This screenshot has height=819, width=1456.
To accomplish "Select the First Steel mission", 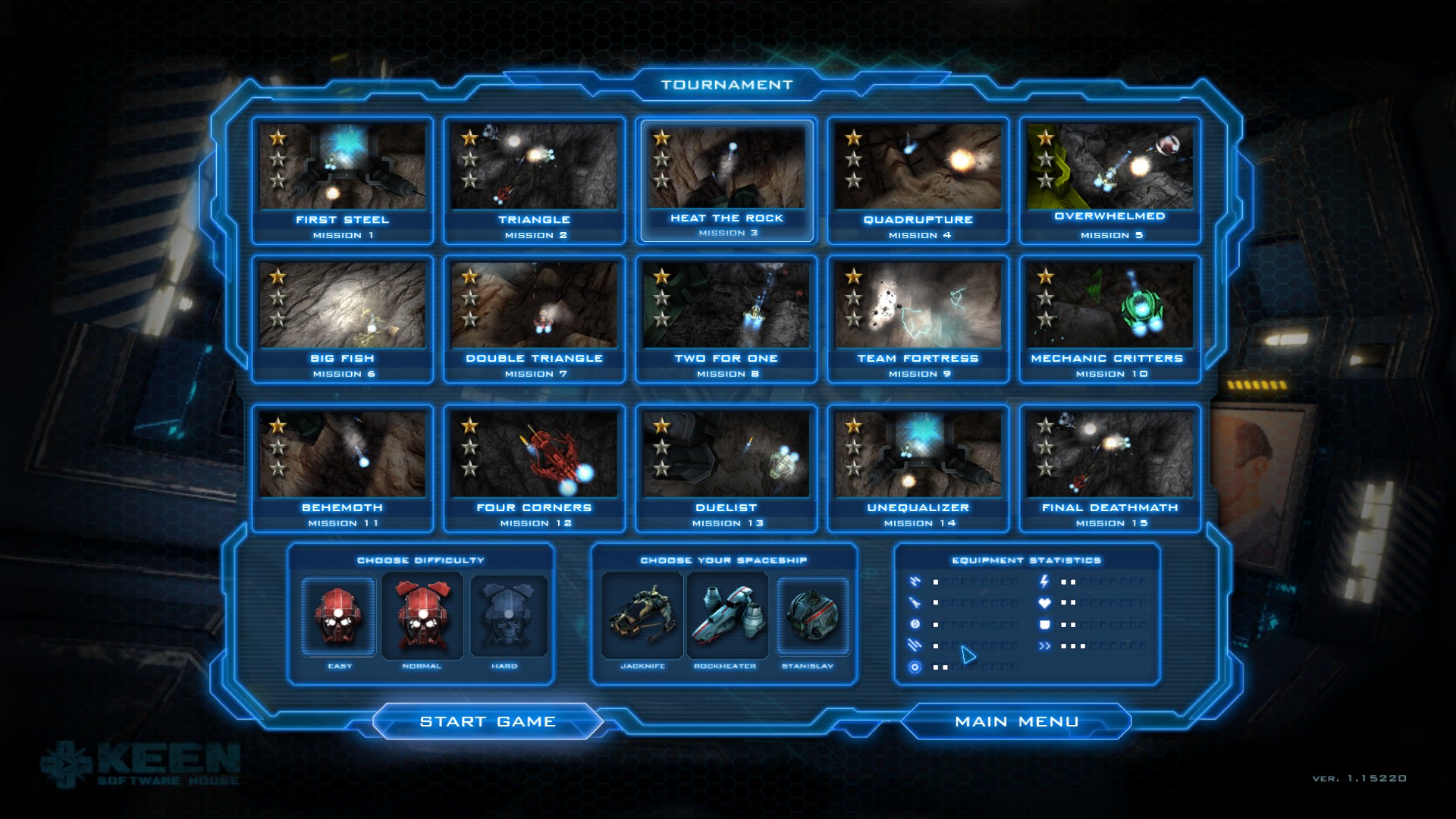I will [x=343, y=180].
